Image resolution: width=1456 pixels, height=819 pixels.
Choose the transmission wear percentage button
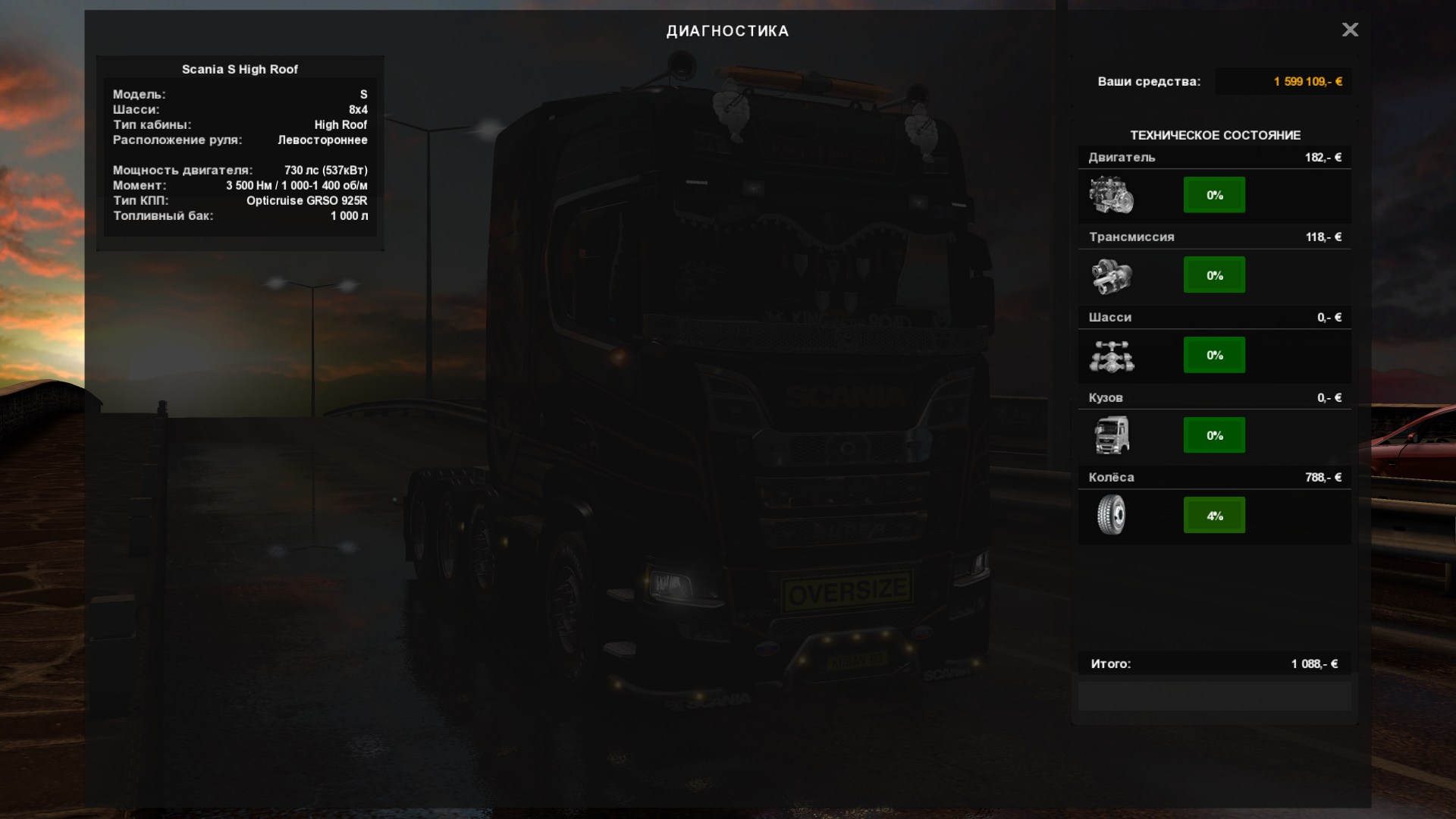coord(1214,275)
